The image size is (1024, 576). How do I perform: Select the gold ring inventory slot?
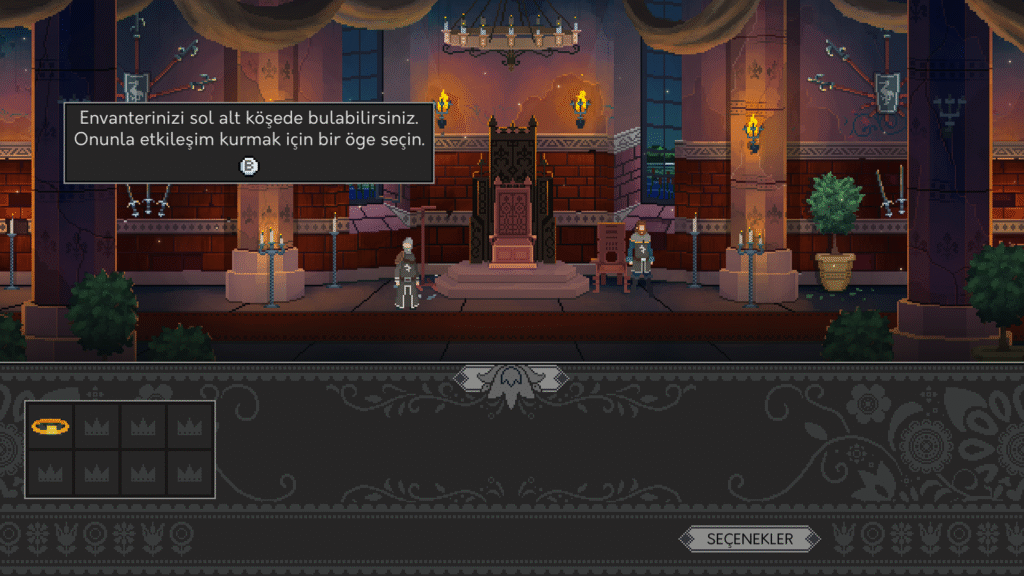click(x=50, y=427)
